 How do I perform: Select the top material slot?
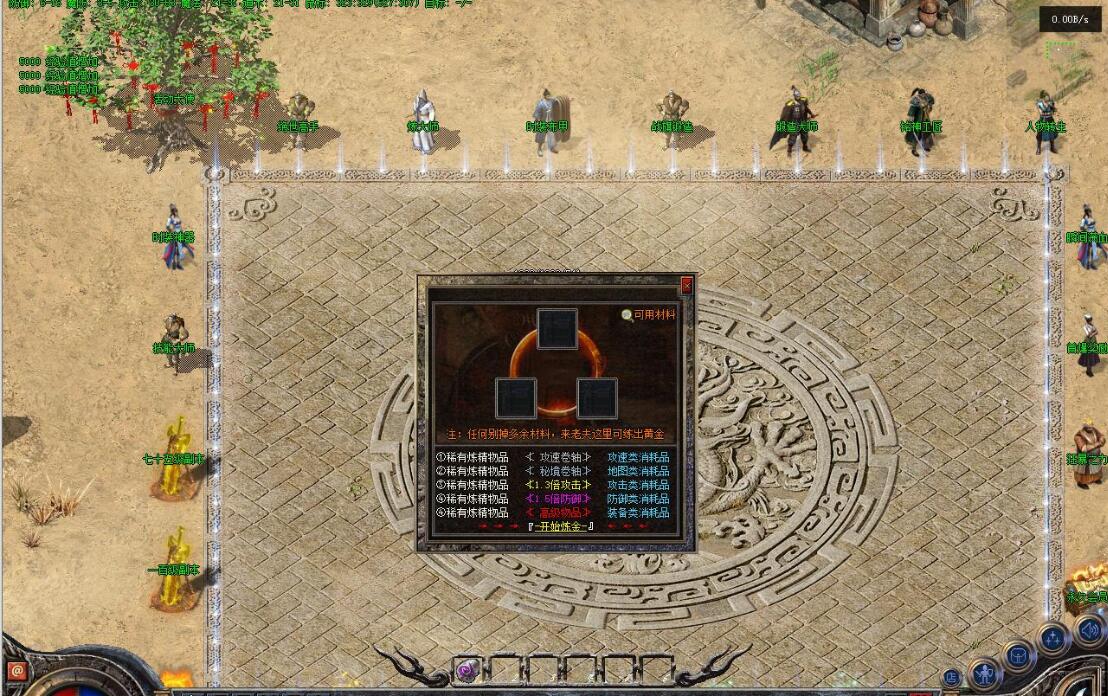[557, 329]
